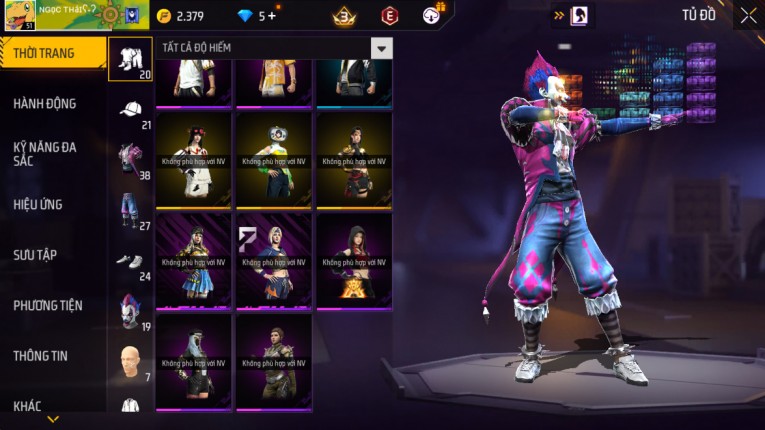The image size is (765, 430).
Task: Select the hooded costume with orange emblem
Action: point(353,262)
